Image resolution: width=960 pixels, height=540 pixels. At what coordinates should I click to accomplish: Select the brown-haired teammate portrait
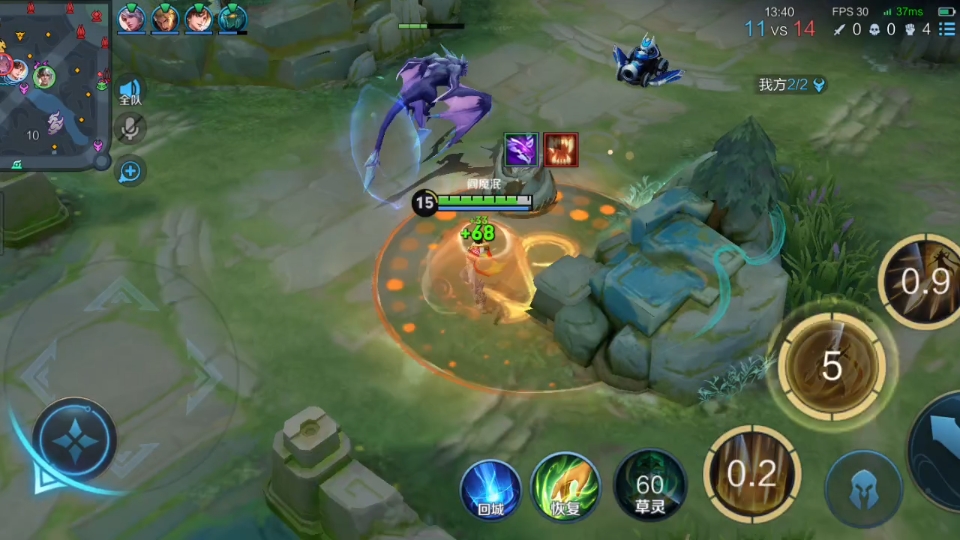pos(199,18)
